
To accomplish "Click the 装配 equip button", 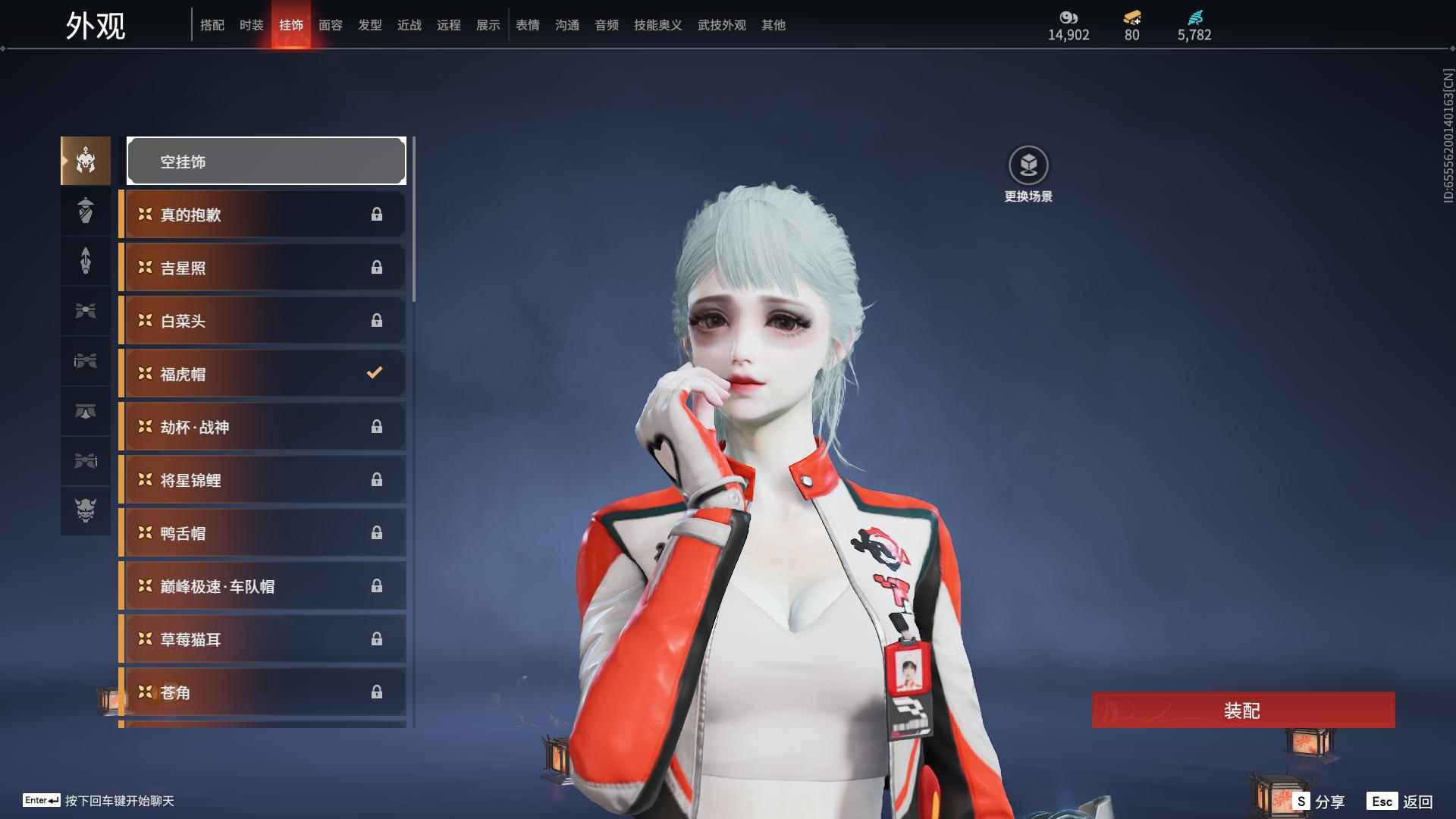I will [x=1243, y=711].
